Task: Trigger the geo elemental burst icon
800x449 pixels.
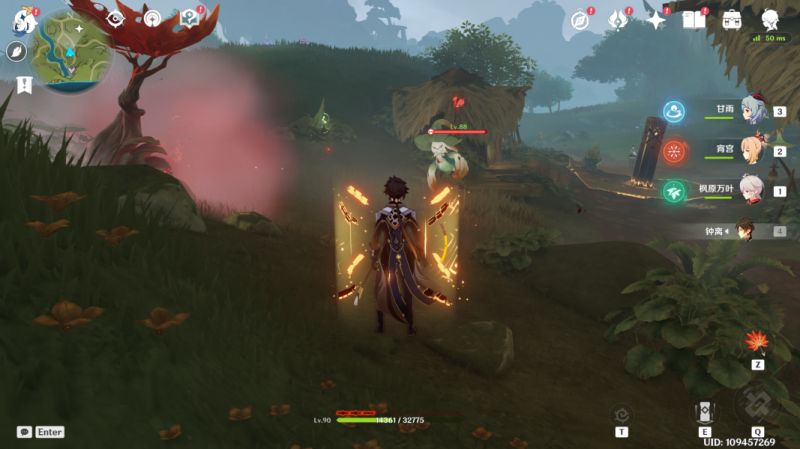Action: pos(757,404)
